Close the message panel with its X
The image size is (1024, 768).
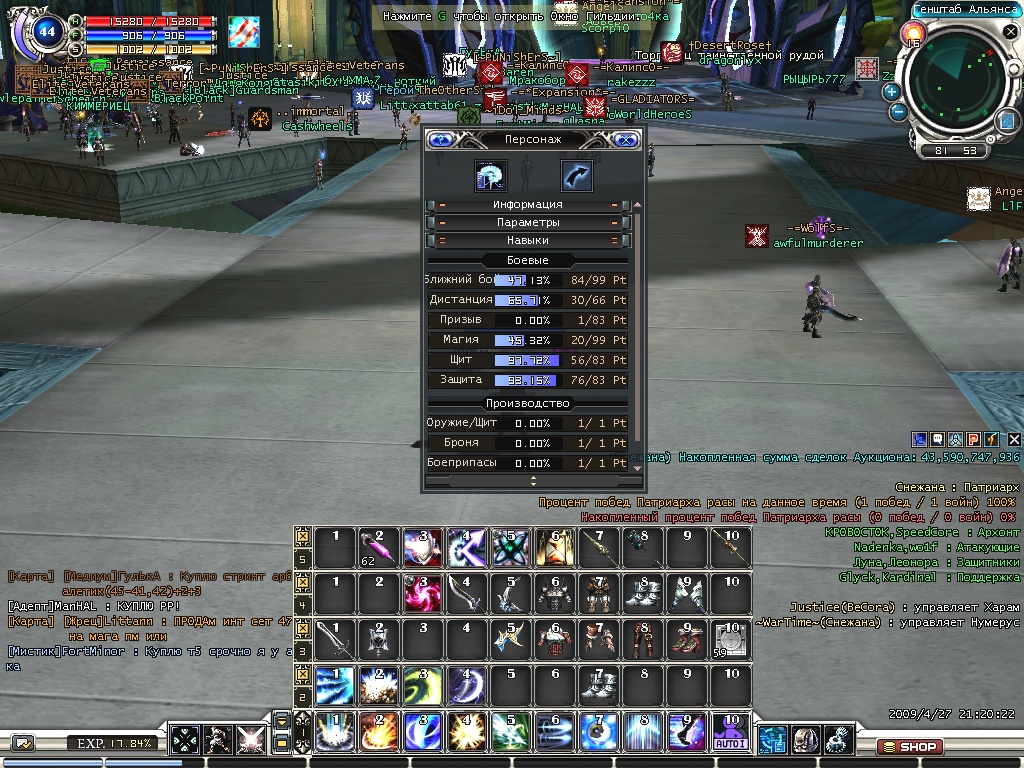[1014, 439]
